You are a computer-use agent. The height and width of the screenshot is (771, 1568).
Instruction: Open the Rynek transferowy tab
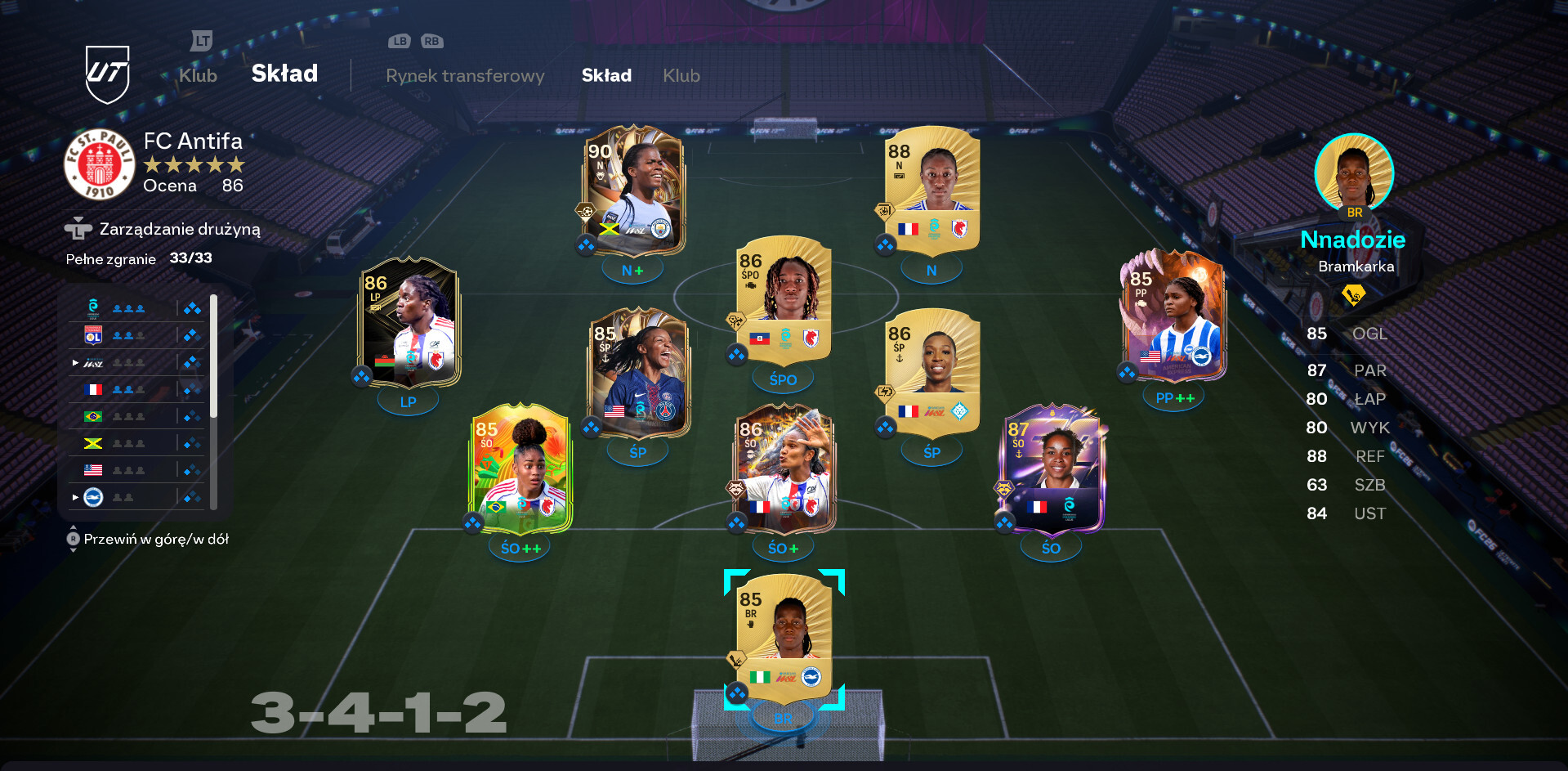(x=465, y=76)
